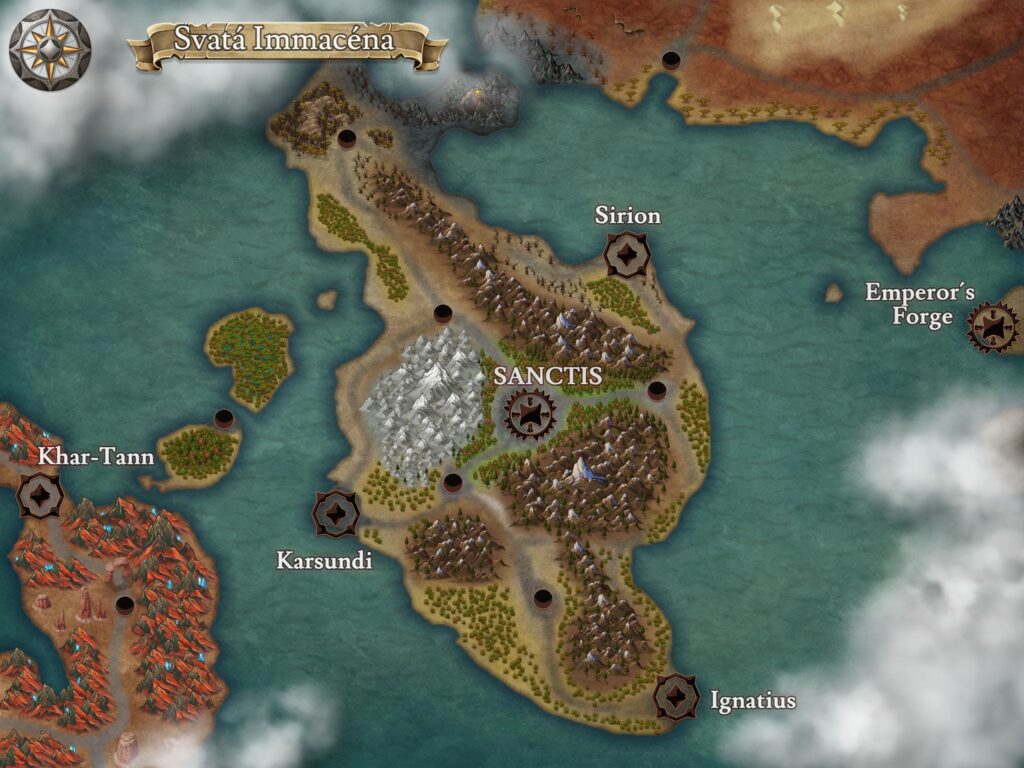Image resolution: width=1024 pixels, height=768 pixels.
Task: Travel to the Sirion location marker
Action: [627, 255]
